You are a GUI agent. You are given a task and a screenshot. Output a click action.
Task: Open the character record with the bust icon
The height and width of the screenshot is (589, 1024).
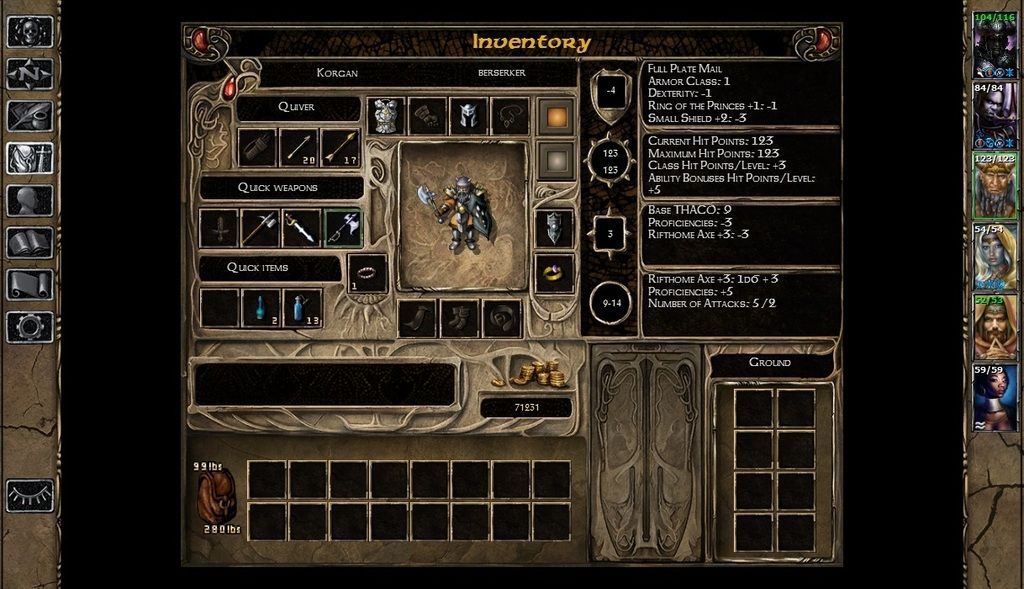(30, 200)
